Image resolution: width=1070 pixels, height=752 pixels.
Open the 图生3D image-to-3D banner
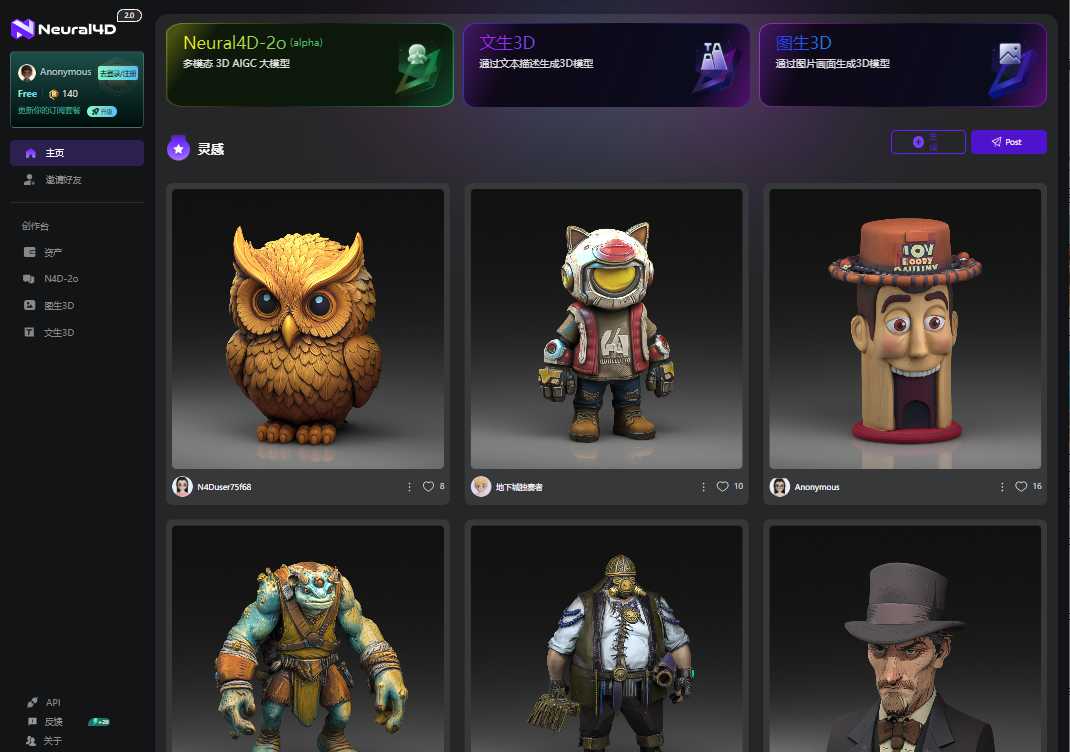tap(902, 65)
